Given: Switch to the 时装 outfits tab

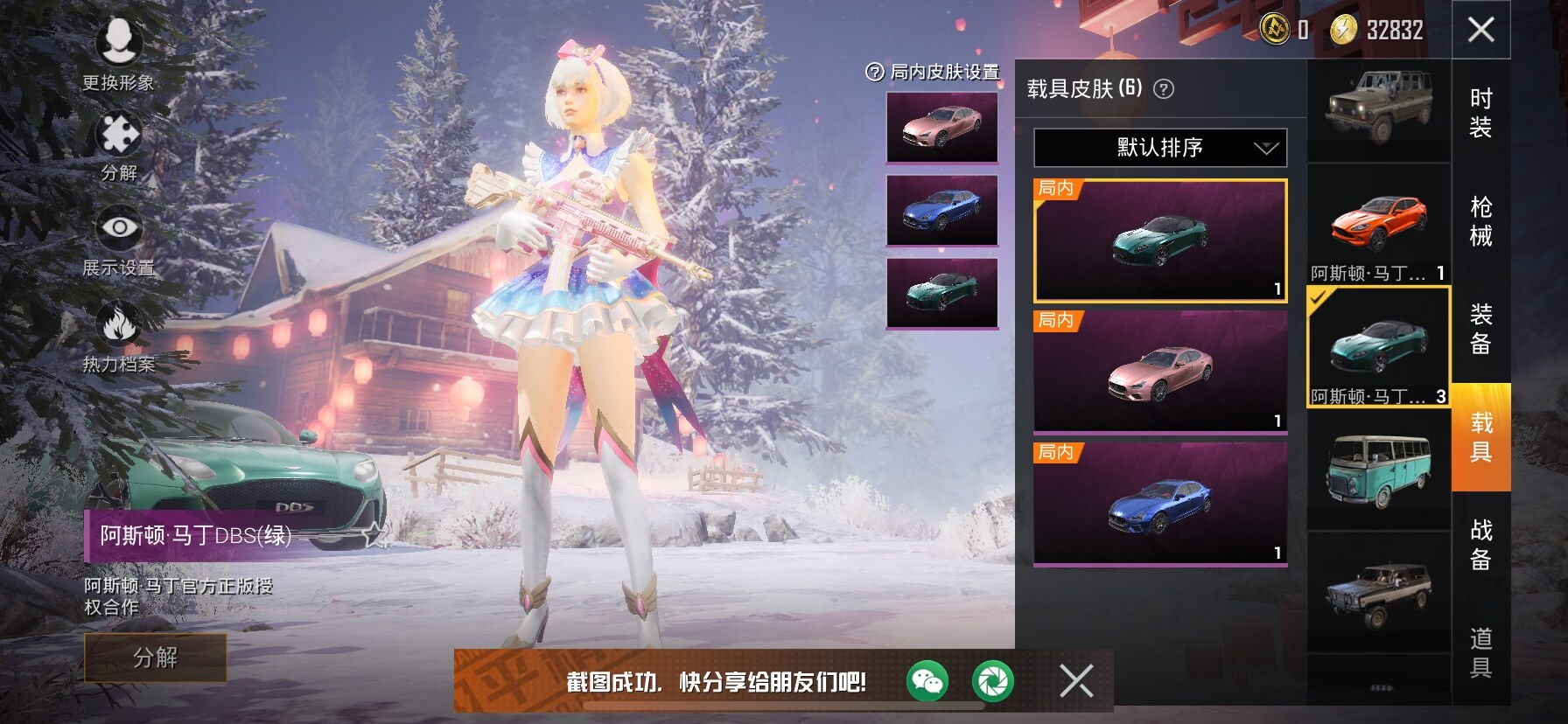Looking at the screenshot, I should [1480, 113].
